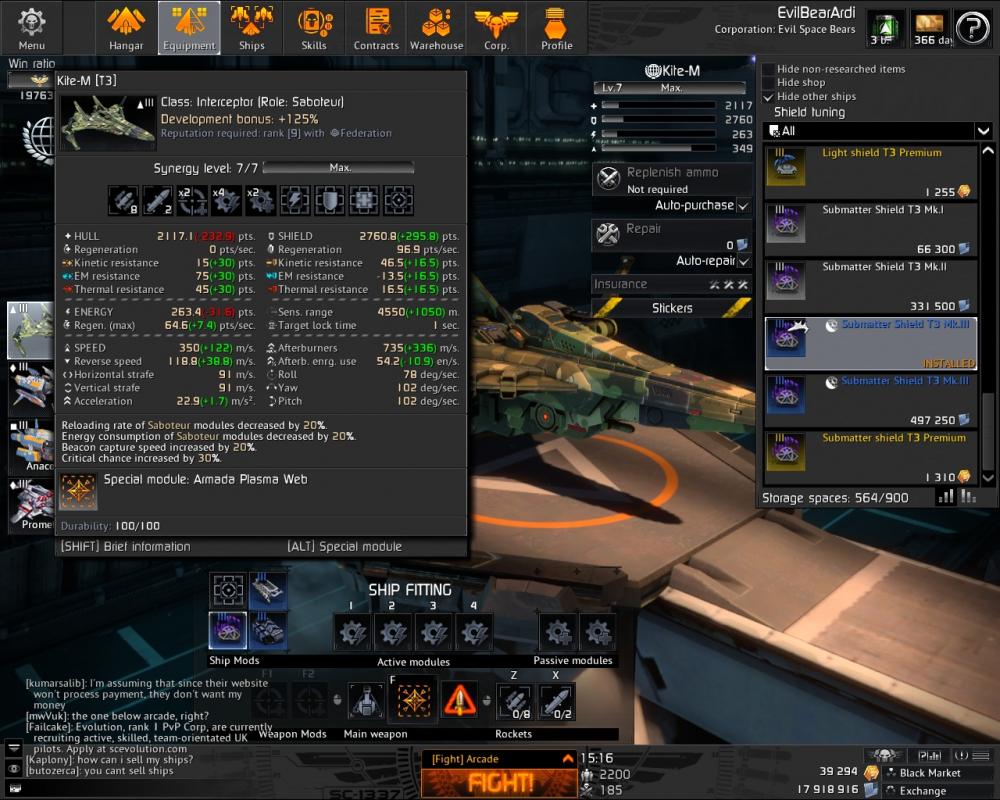Uncheck Hide other ships

pyautogui.click(x=768, y=97)
